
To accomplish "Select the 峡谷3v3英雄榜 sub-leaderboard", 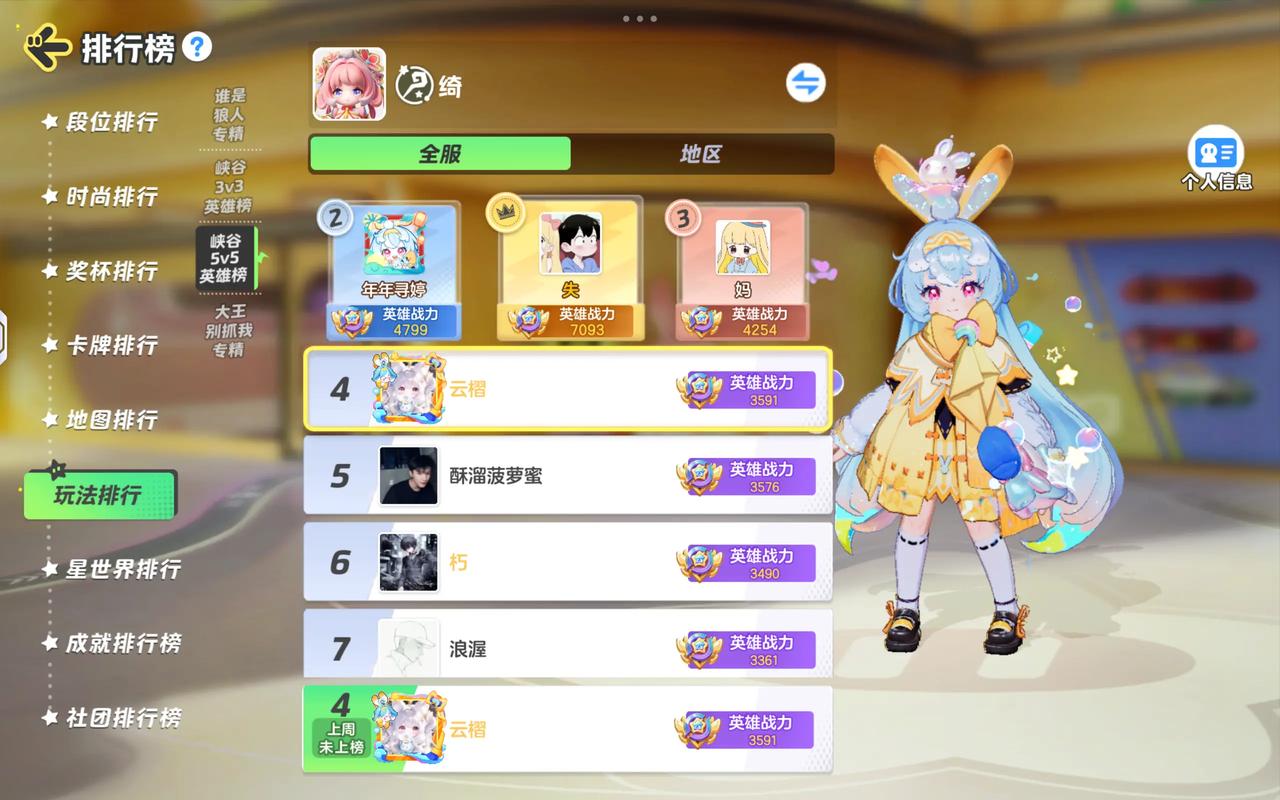I will 229,184.
